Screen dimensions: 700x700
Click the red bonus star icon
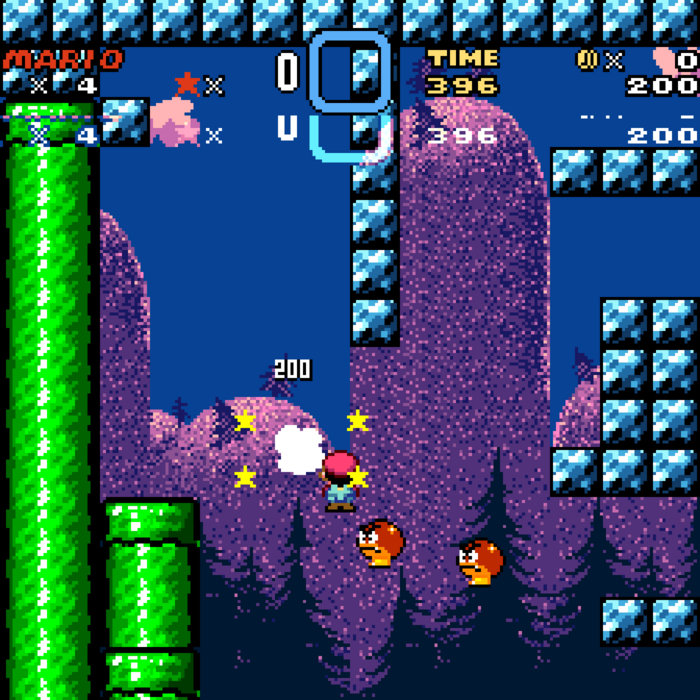(187, 84)
